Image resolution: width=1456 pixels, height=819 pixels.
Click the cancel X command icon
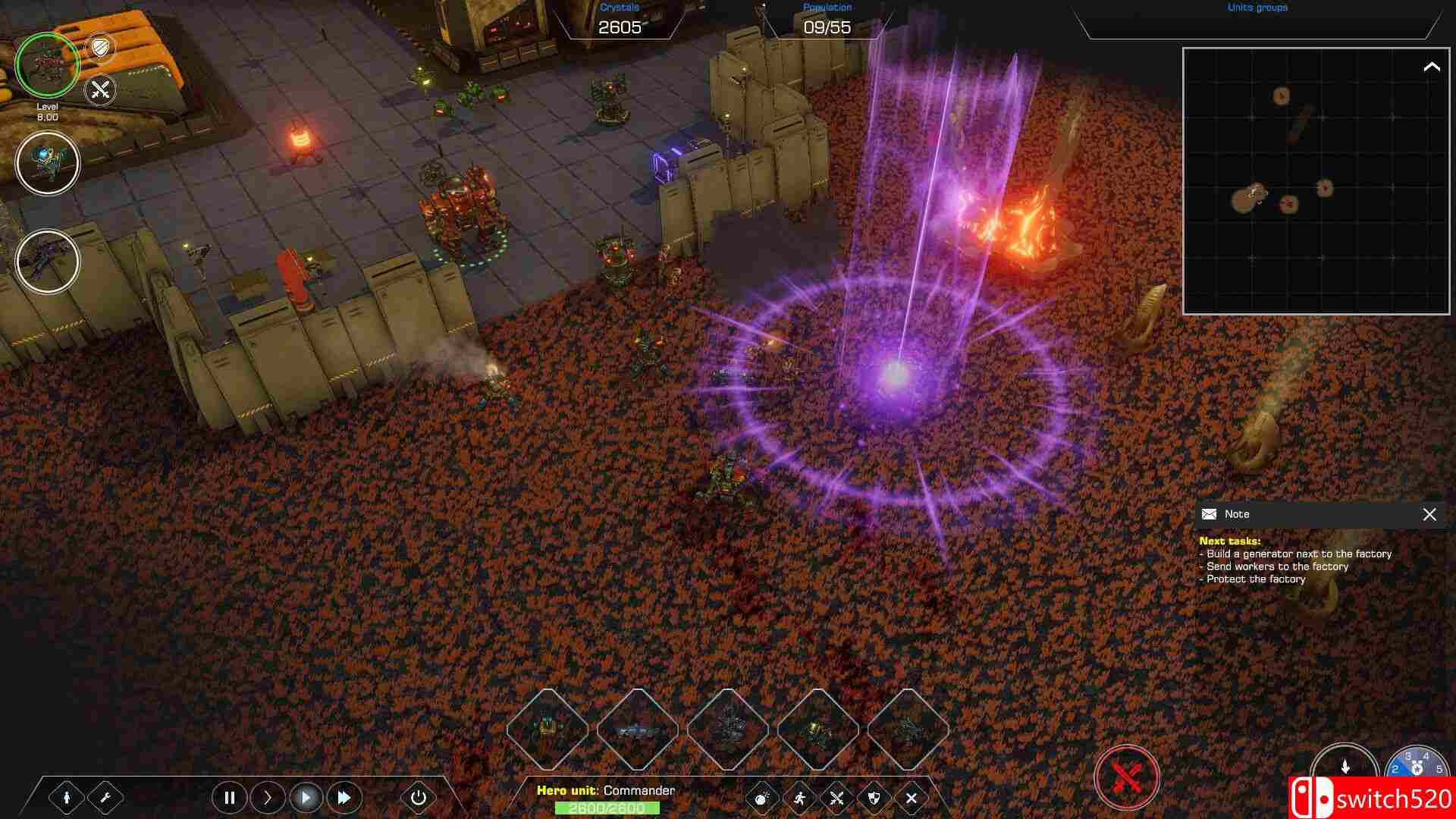pos(911,798)
